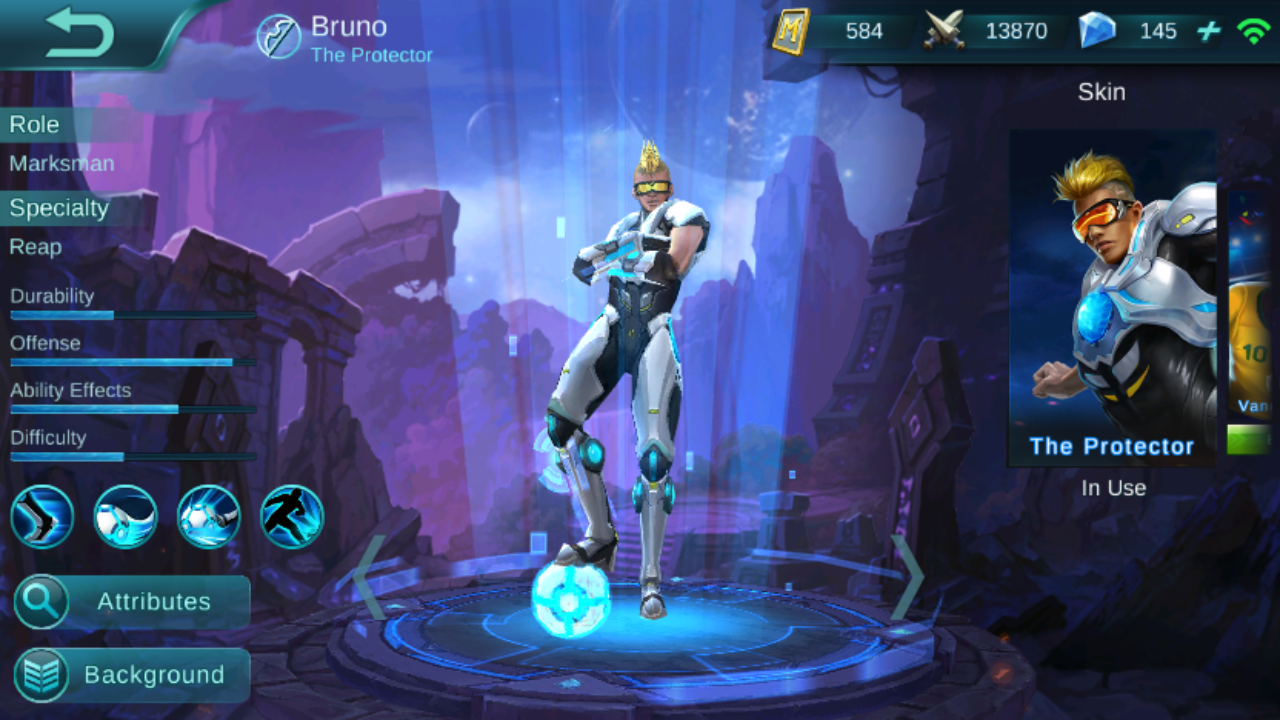The width and height of the screenshot is (1280, 720).
Task: Check the network signal strength icon
Action: 1252,30
